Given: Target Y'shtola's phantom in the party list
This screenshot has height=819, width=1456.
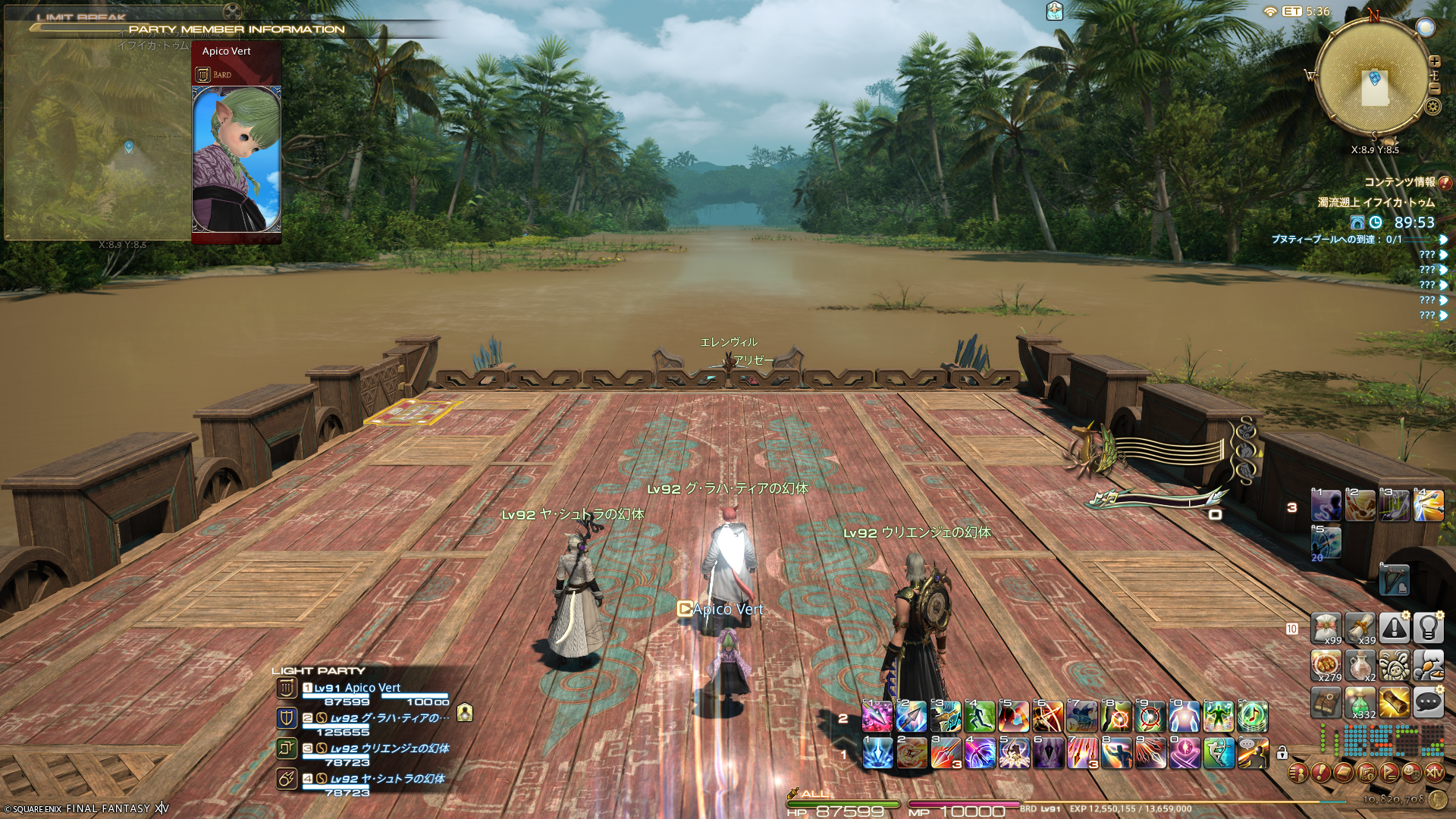Looking at the screenshot, I should click(x=387, y=779).
